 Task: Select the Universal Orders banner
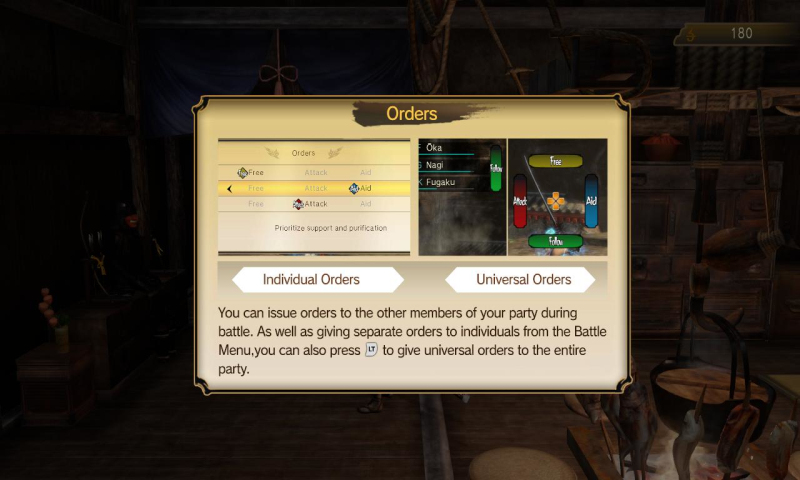click(522, 279)
